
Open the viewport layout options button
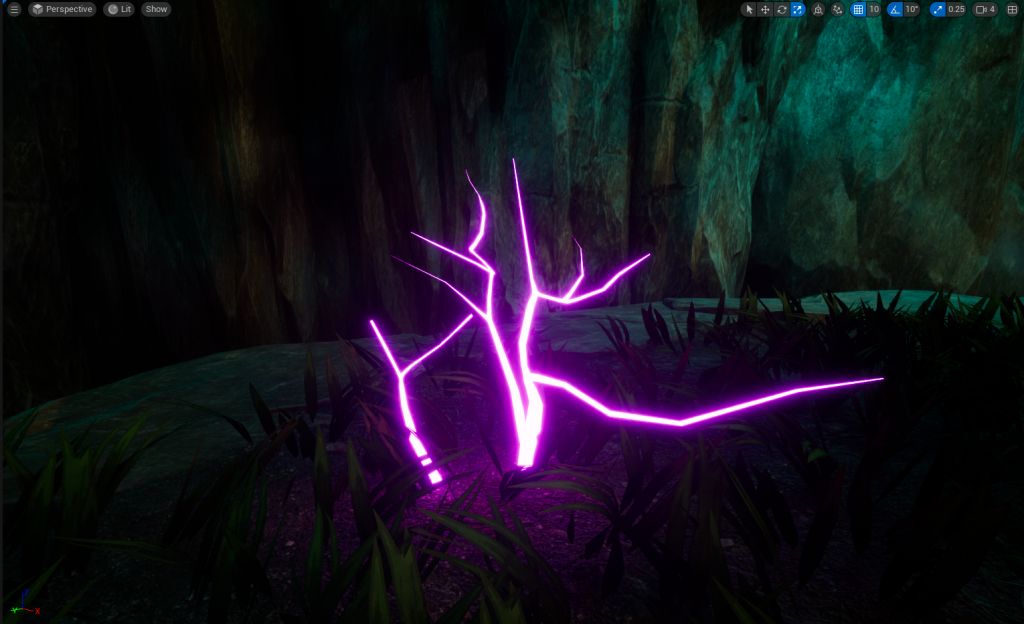(x=1012, y=9)
